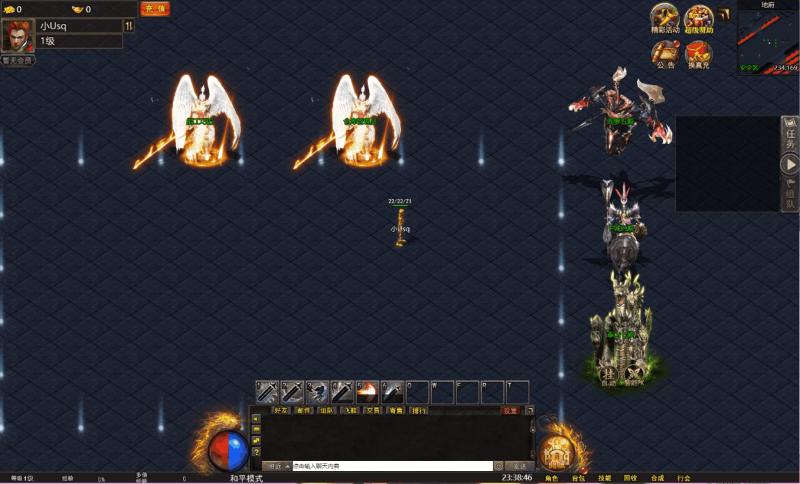Open the 任务 quest tab on the side panel
The height and width of the screenshot is (484, 800).
[790, 136]
